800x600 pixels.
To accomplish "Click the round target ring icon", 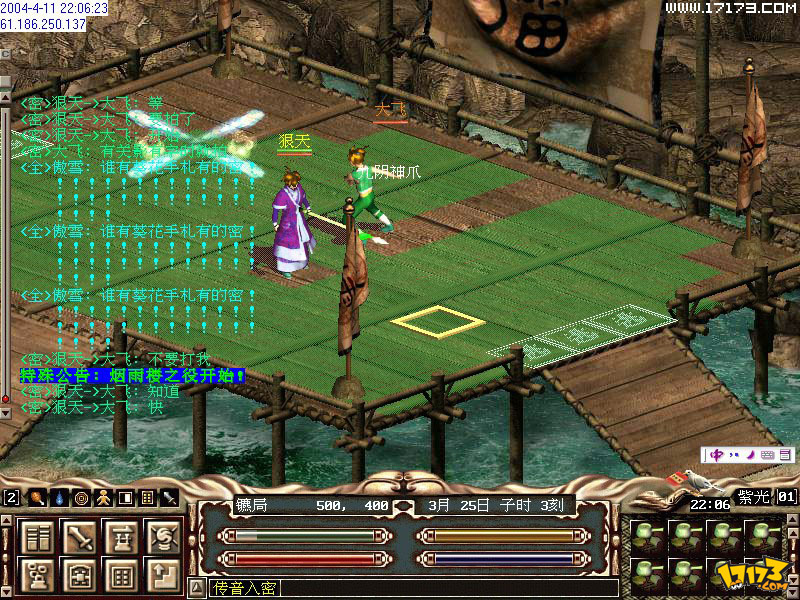I will pyautogui.click(x=80, y=497).
